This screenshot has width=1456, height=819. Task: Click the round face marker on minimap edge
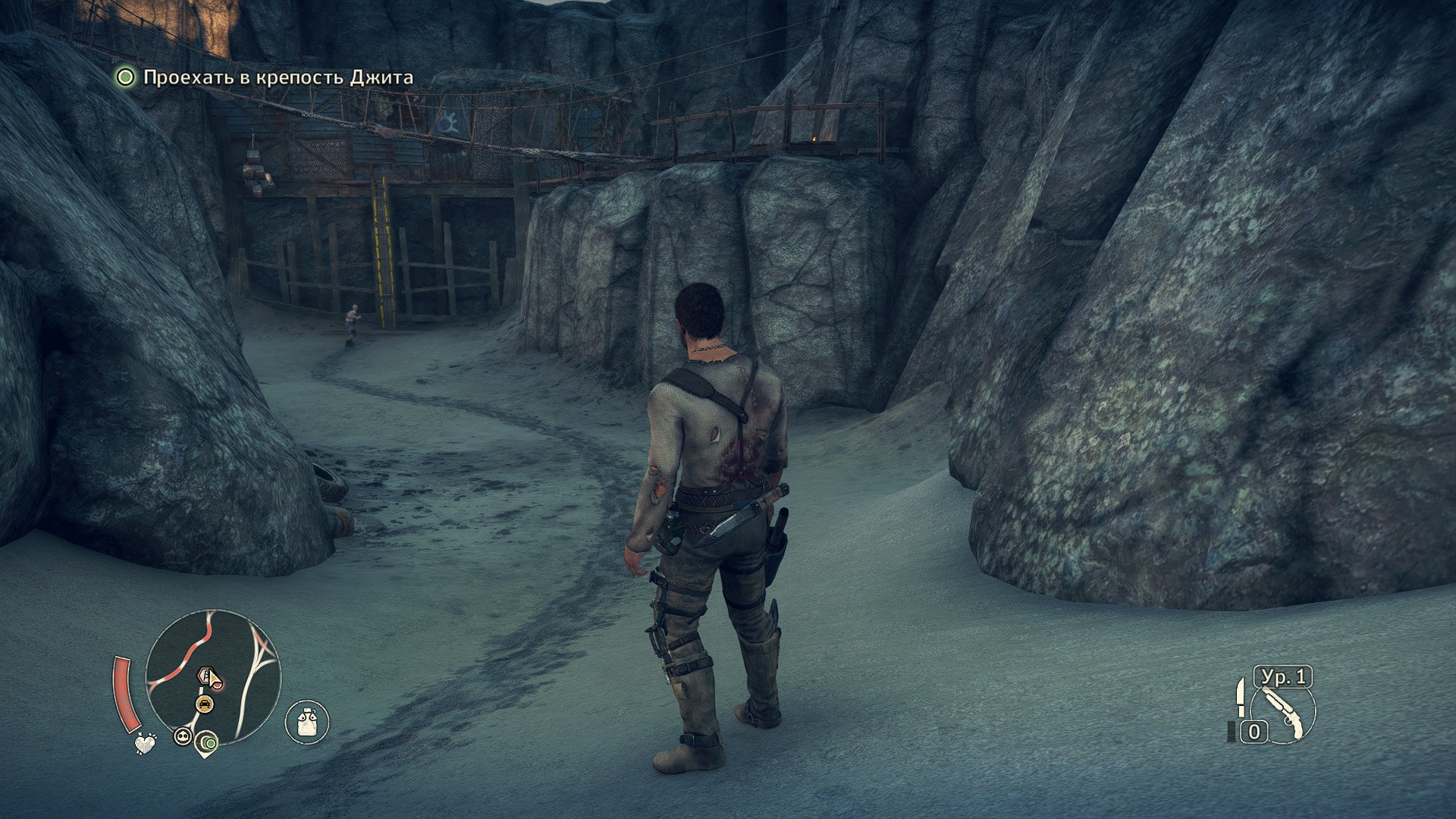(182, 735)
